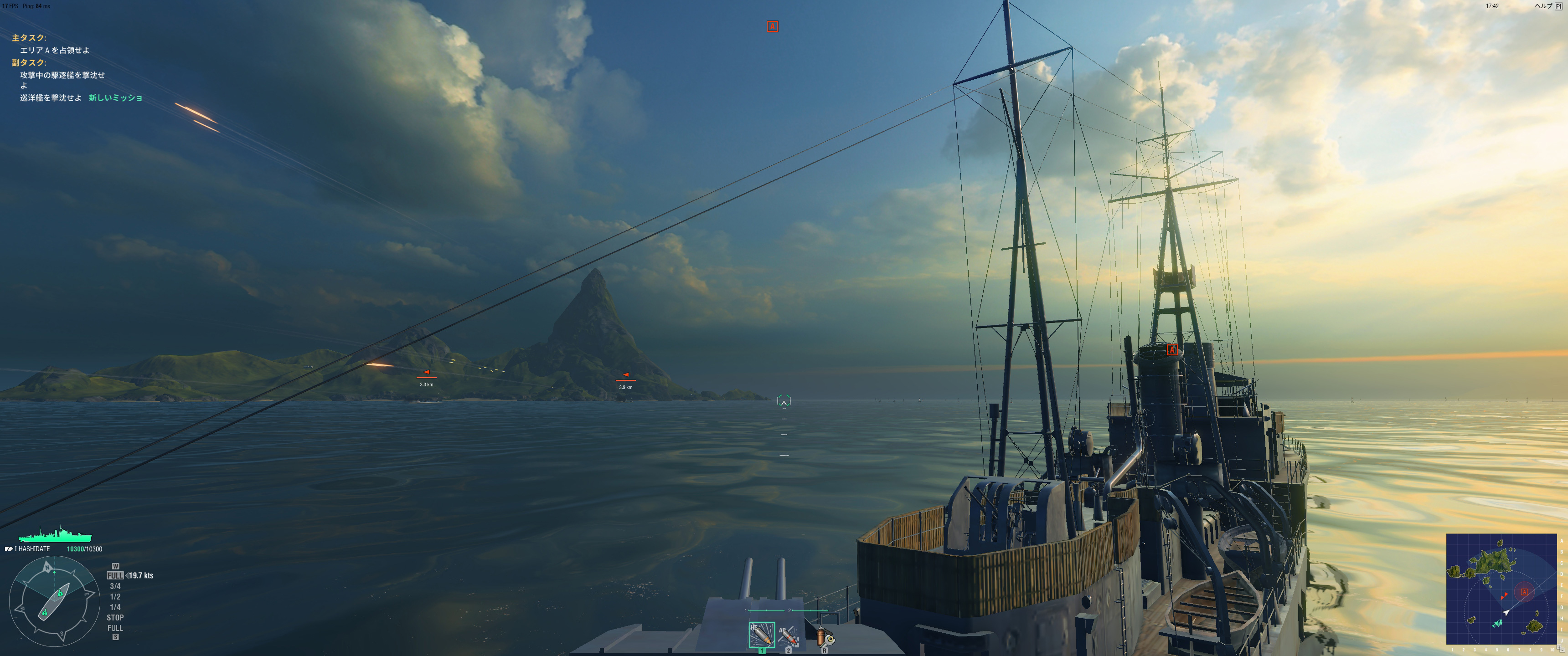Switch to AP shells
The width and height of the screenshot is (1568, 656).
click(788, 636)
